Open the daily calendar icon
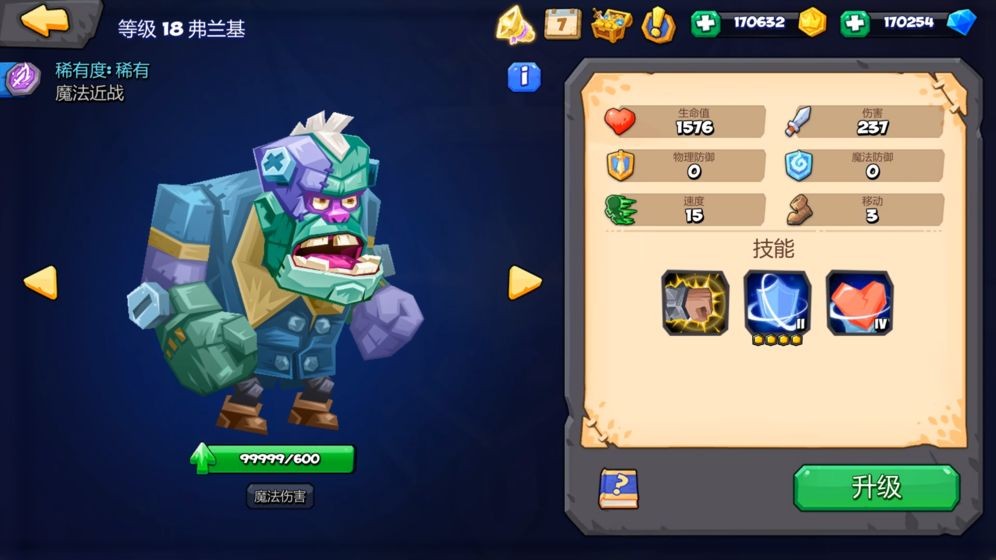 (x=562, y=23)
